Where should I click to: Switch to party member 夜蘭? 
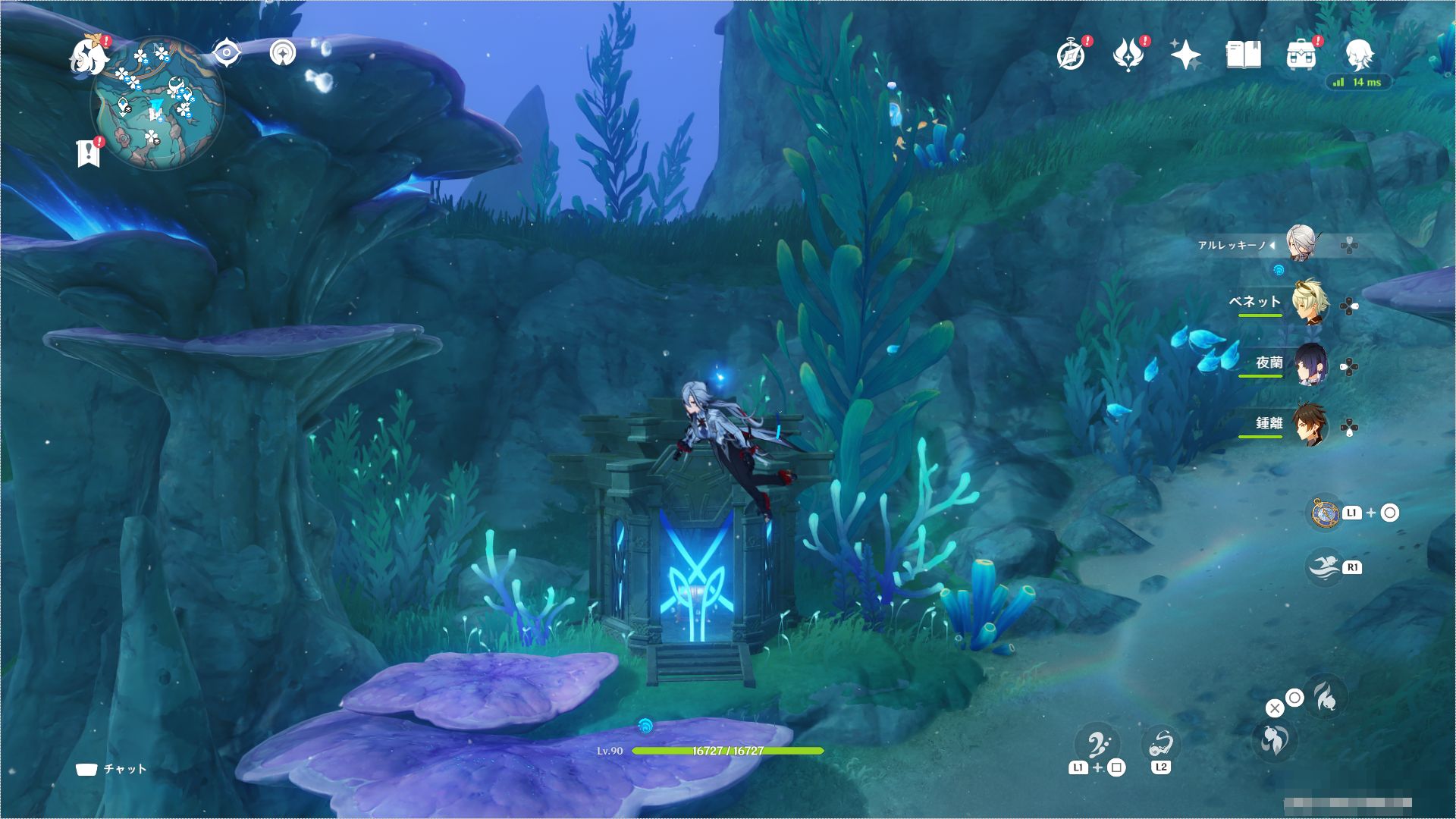[x=1309, y=365]
